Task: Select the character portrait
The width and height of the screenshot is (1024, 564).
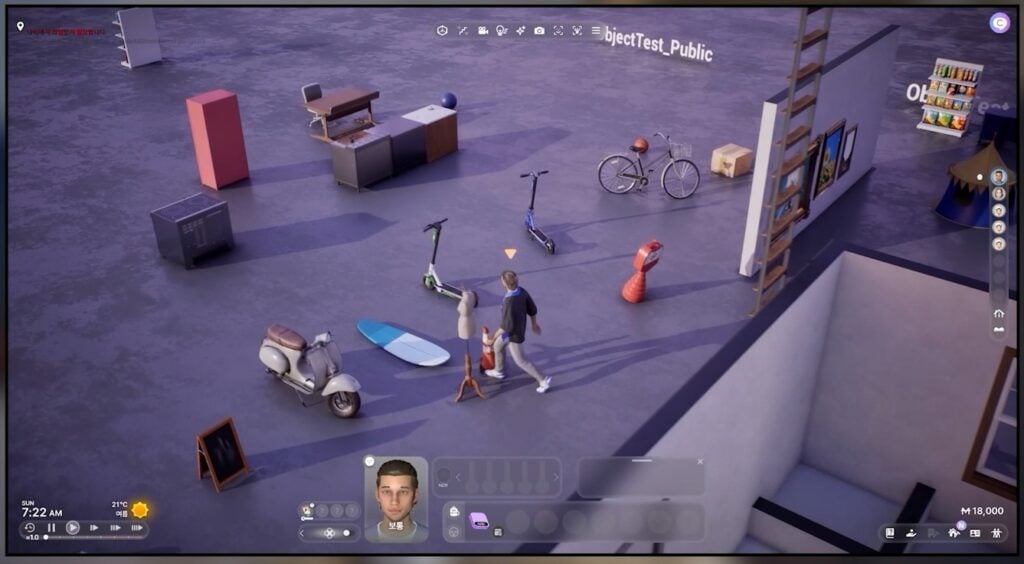Action: 396,497
